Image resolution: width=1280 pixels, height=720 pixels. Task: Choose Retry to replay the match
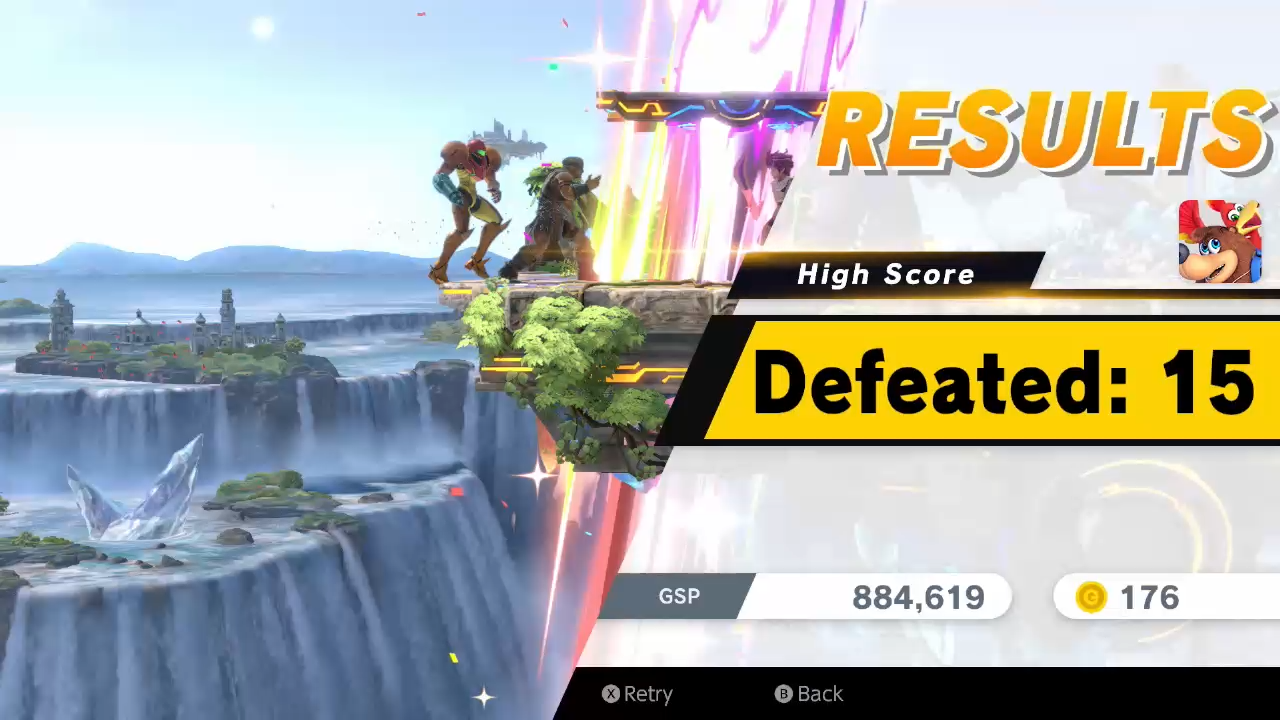637,694
